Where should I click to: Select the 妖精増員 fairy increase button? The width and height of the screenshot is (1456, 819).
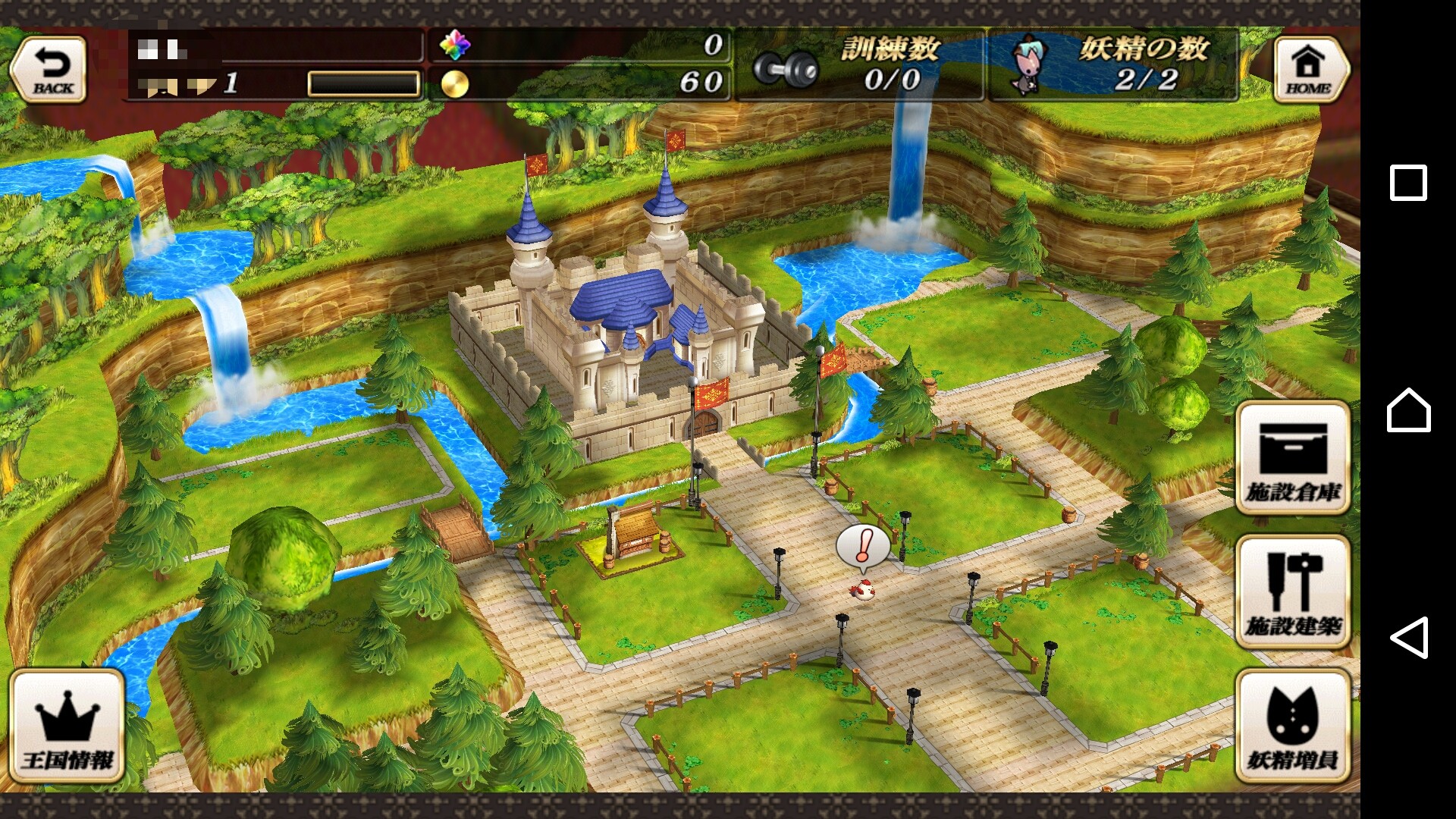1293,726
